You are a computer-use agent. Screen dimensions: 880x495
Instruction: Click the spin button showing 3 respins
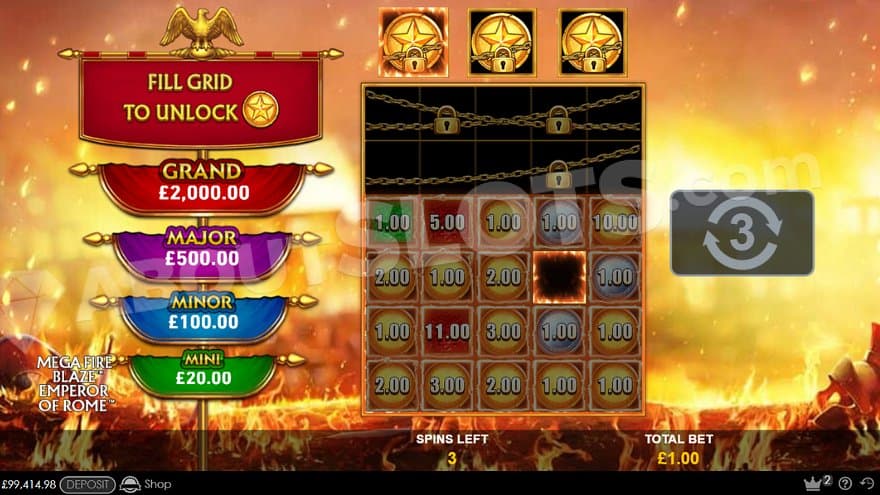(741, 232)
